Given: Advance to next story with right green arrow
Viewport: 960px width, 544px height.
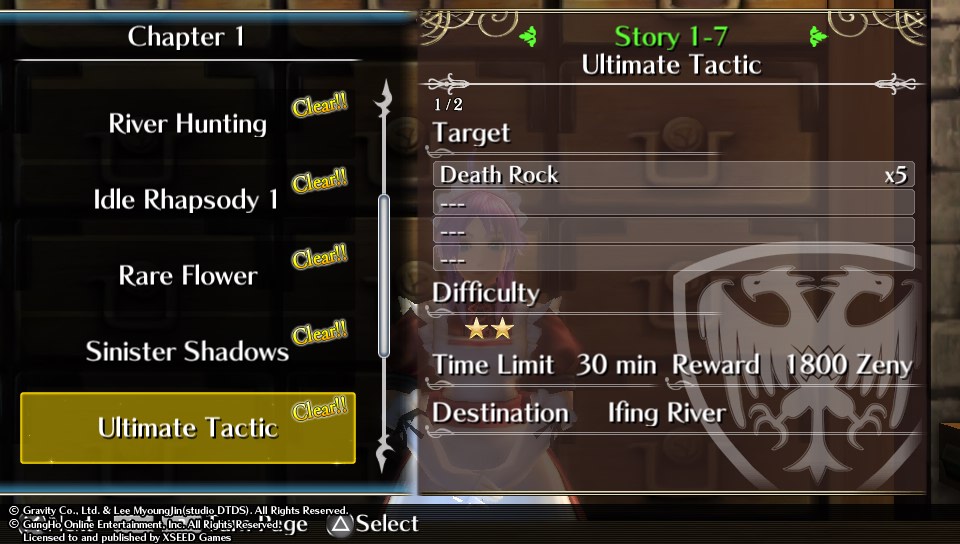Looking at the screenshot, I should click(x=818, y=38).
